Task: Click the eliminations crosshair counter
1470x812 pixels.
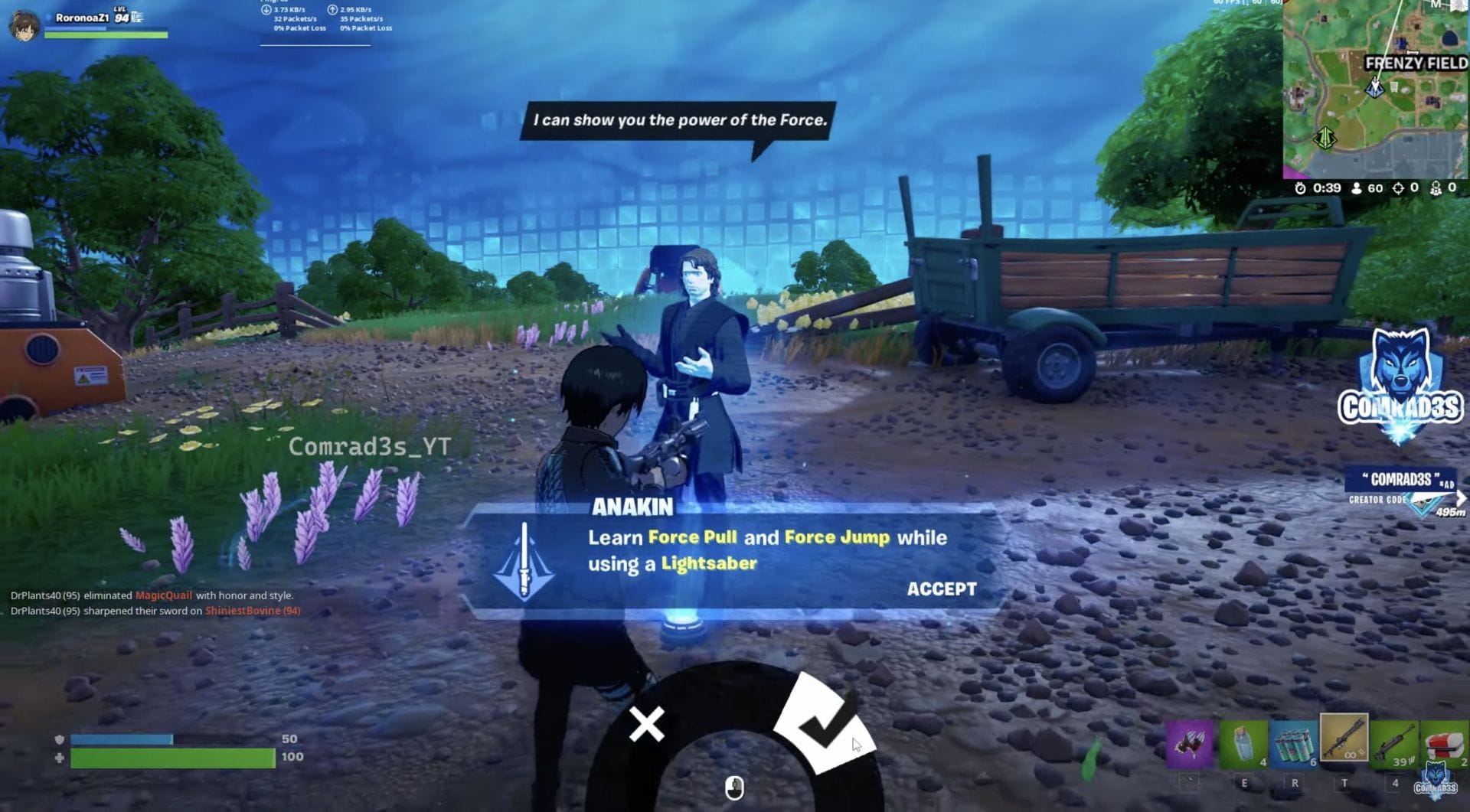Action: click(1399, 188)
